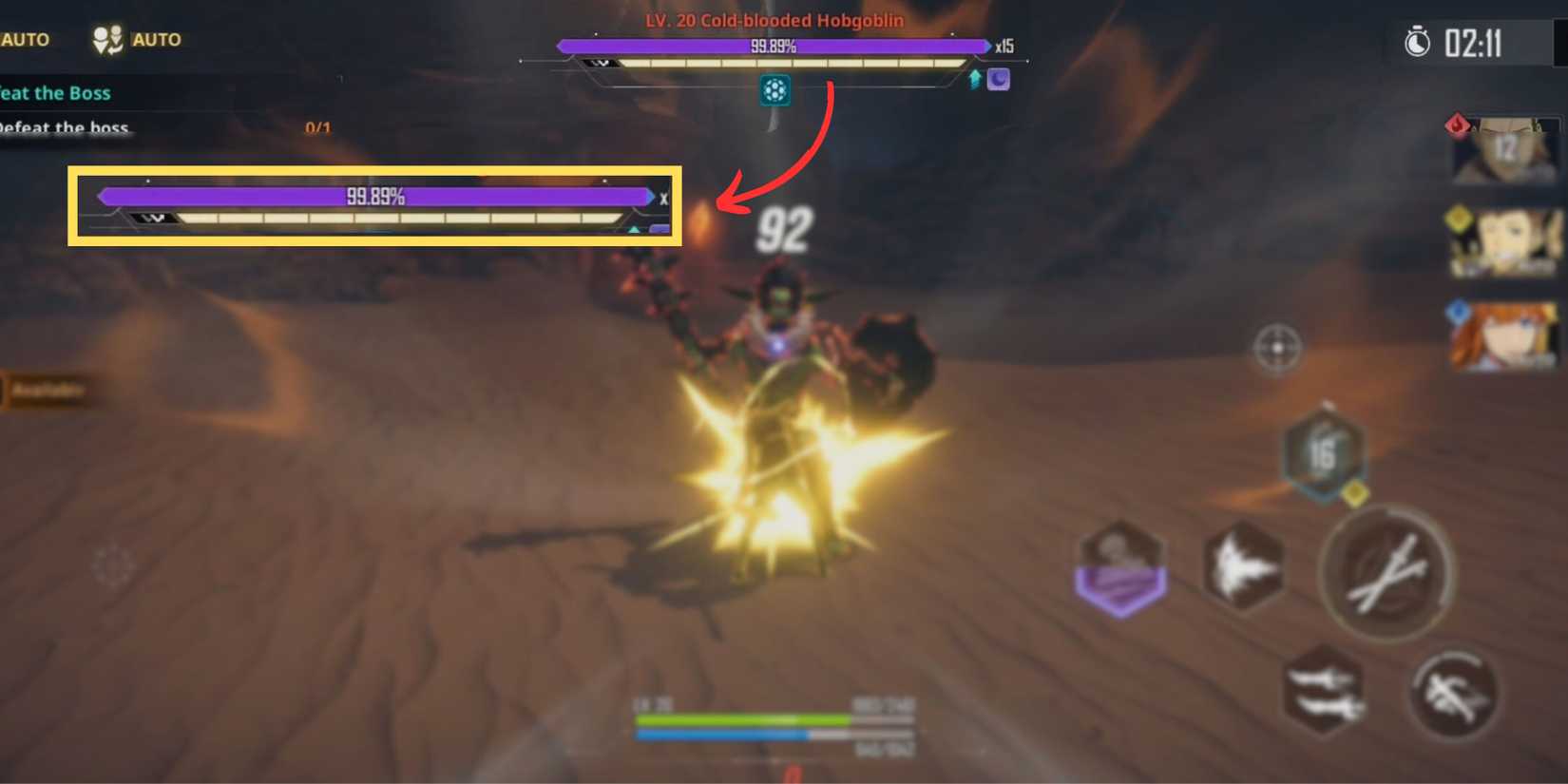Image resolution: width=1568 pixels, height=784 pixels.
Task: Tap the hexagonal skill showing 16
Action: point(1323,456)
